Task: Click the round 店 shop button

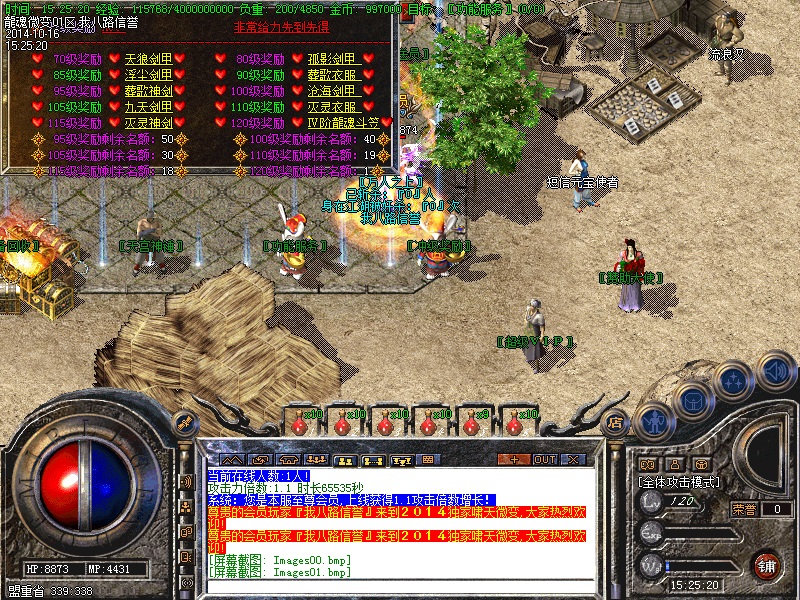Action: click(616, 423)
